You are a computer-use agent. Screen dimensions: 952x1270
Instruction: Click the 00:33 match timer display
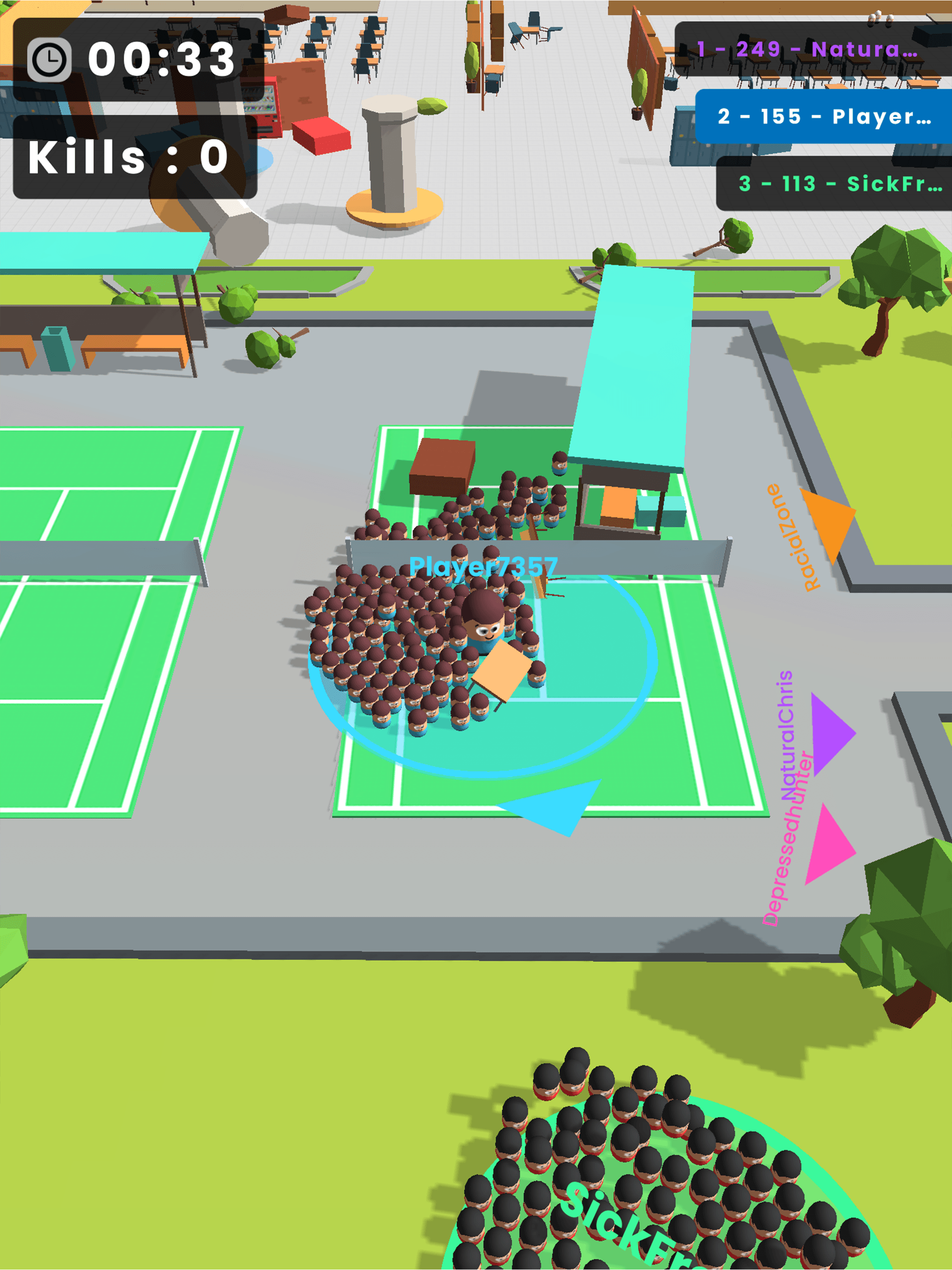point(161,58)
